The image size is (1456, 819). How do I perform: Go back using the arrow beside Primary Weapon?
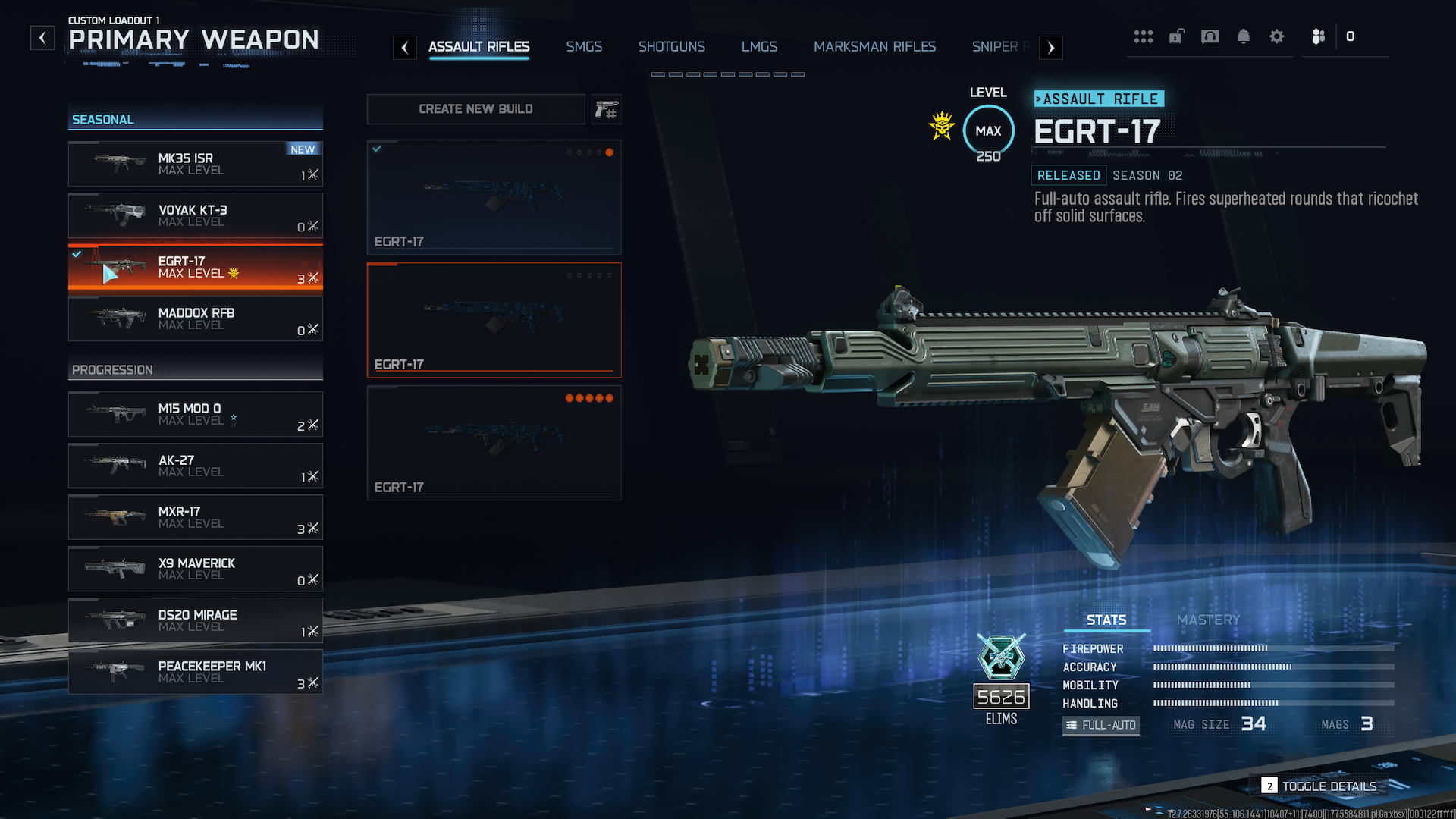click(42, 38)
